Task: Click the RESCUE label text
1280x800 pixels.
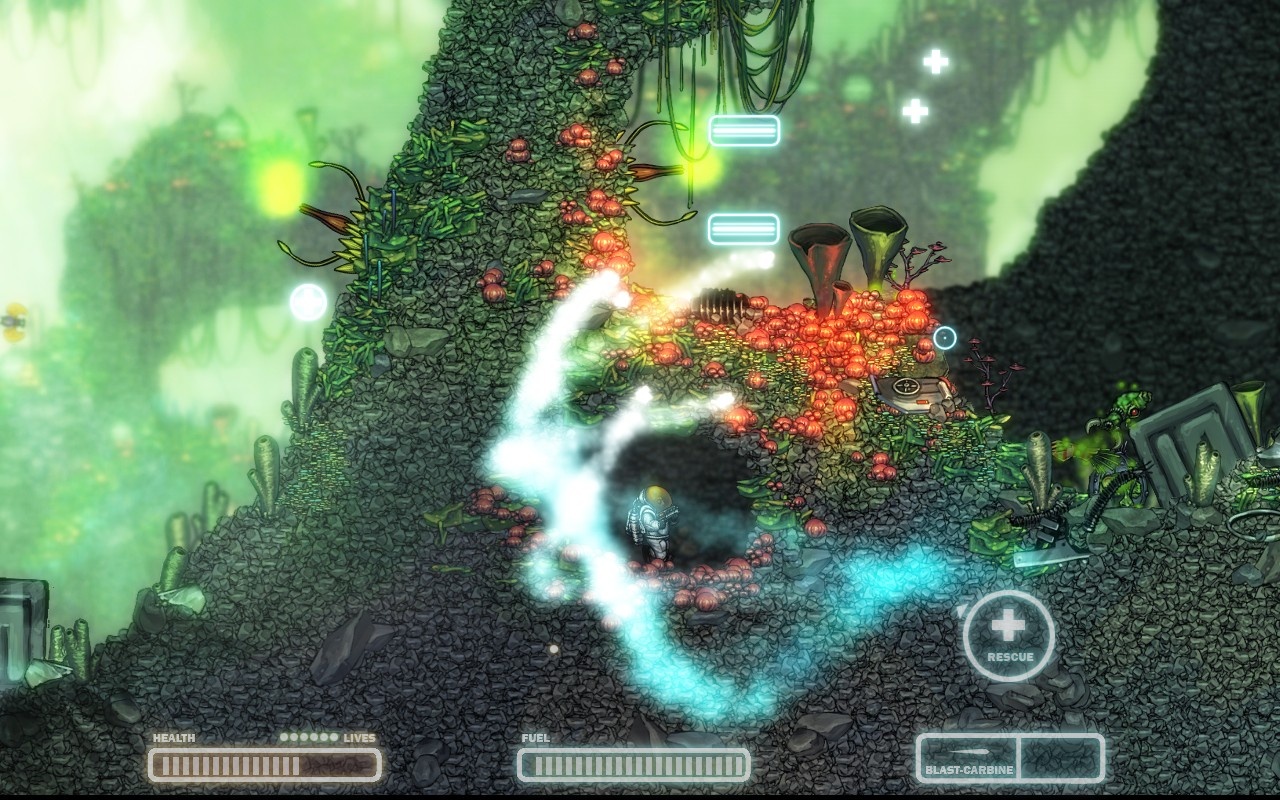Action: (x=1012, y=658)
